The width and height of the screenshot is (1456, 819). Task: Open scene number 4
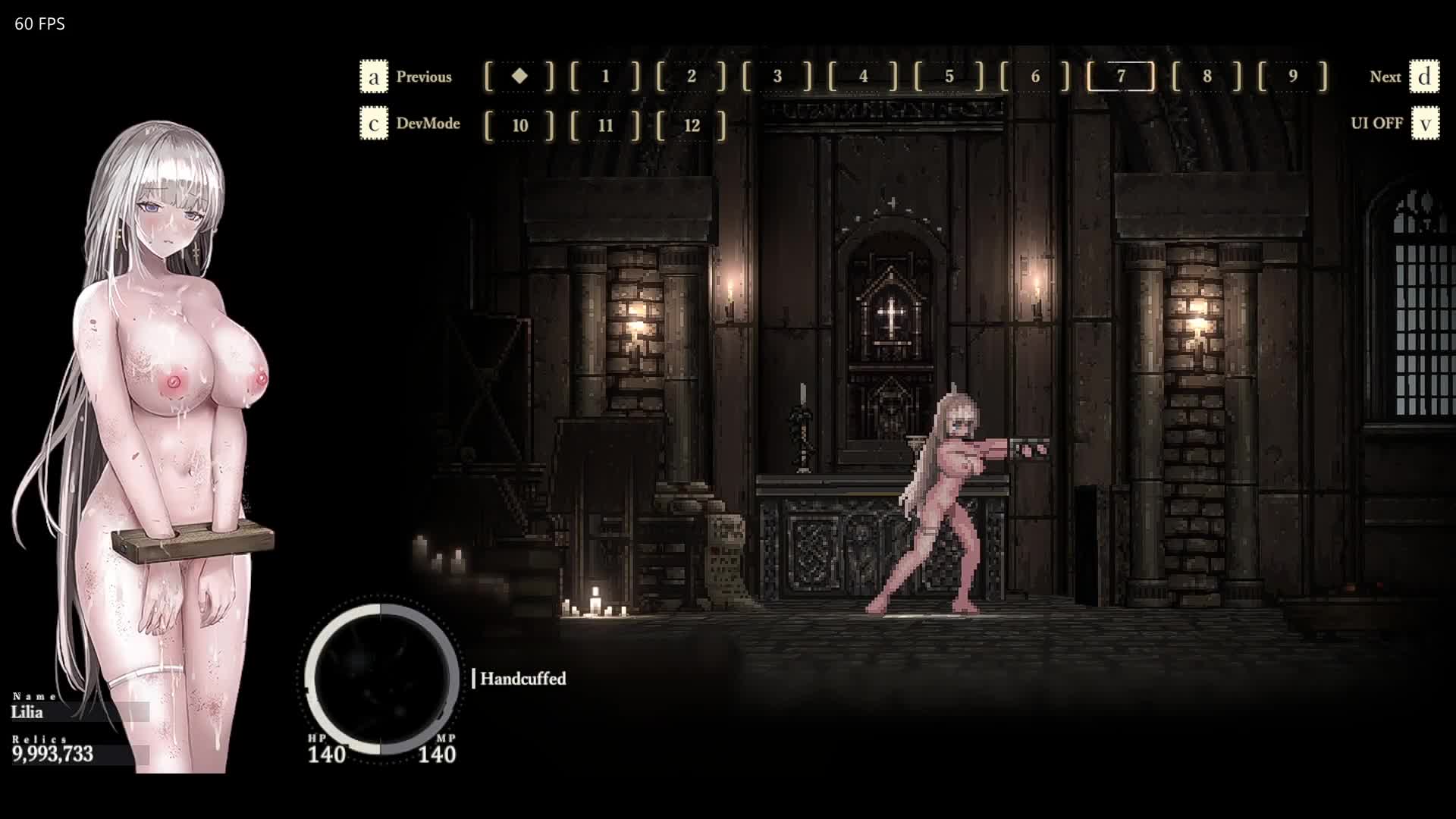[x=863, y=77]
